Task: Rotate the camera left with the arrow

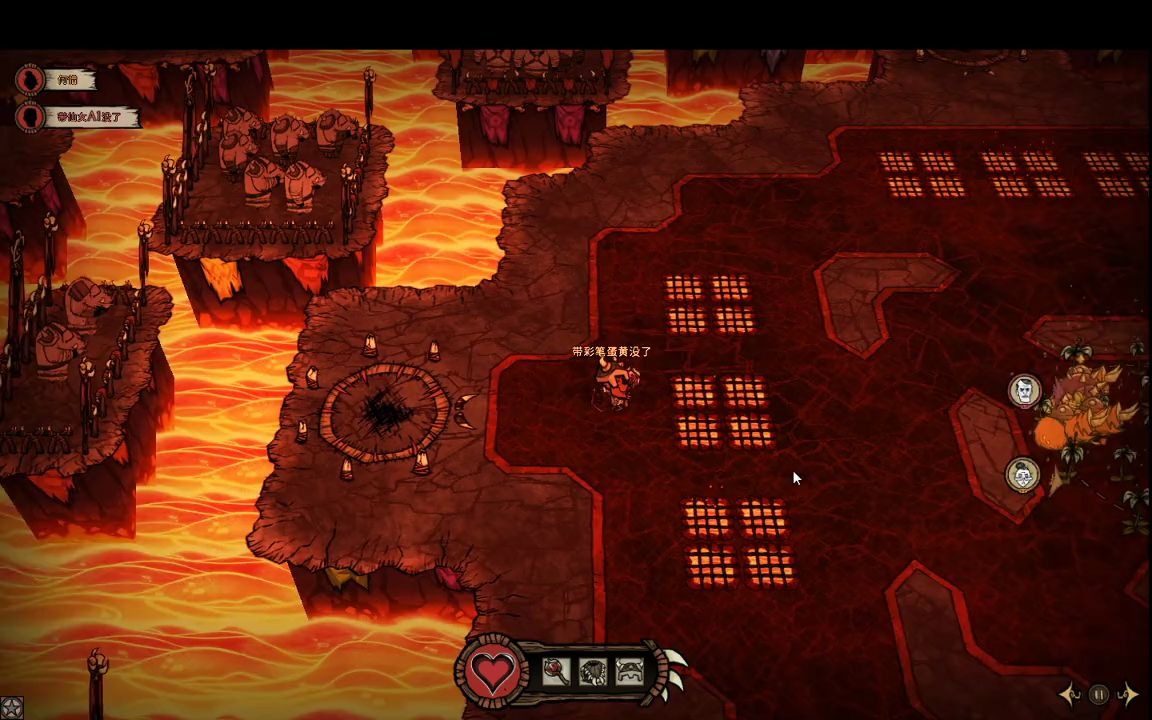Action: [x=1070, y=694]
